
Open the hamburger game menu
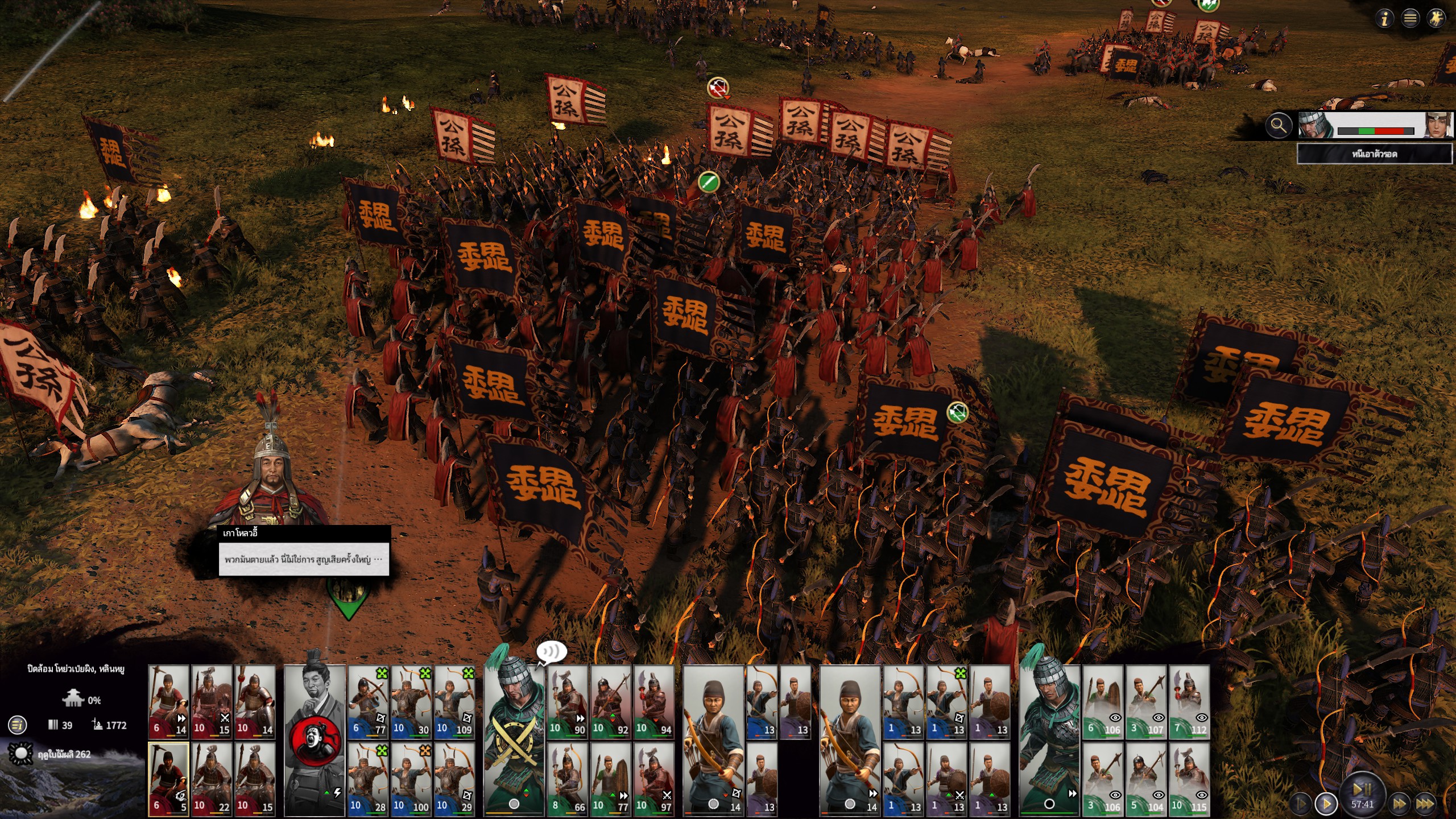(1410, 19)
